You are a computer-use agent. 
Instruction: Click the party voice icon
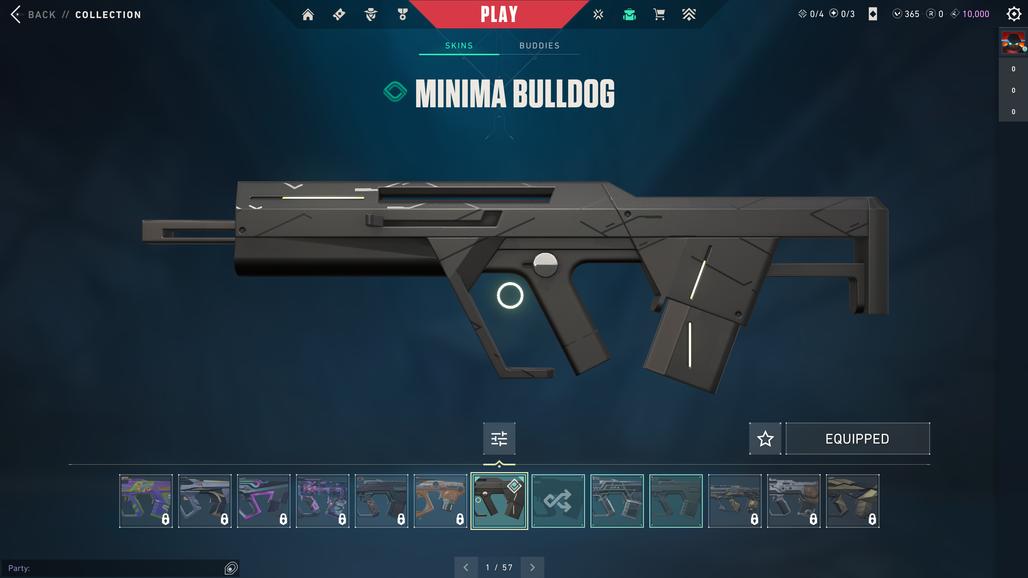pyautogui.click(x=231, y=568)
